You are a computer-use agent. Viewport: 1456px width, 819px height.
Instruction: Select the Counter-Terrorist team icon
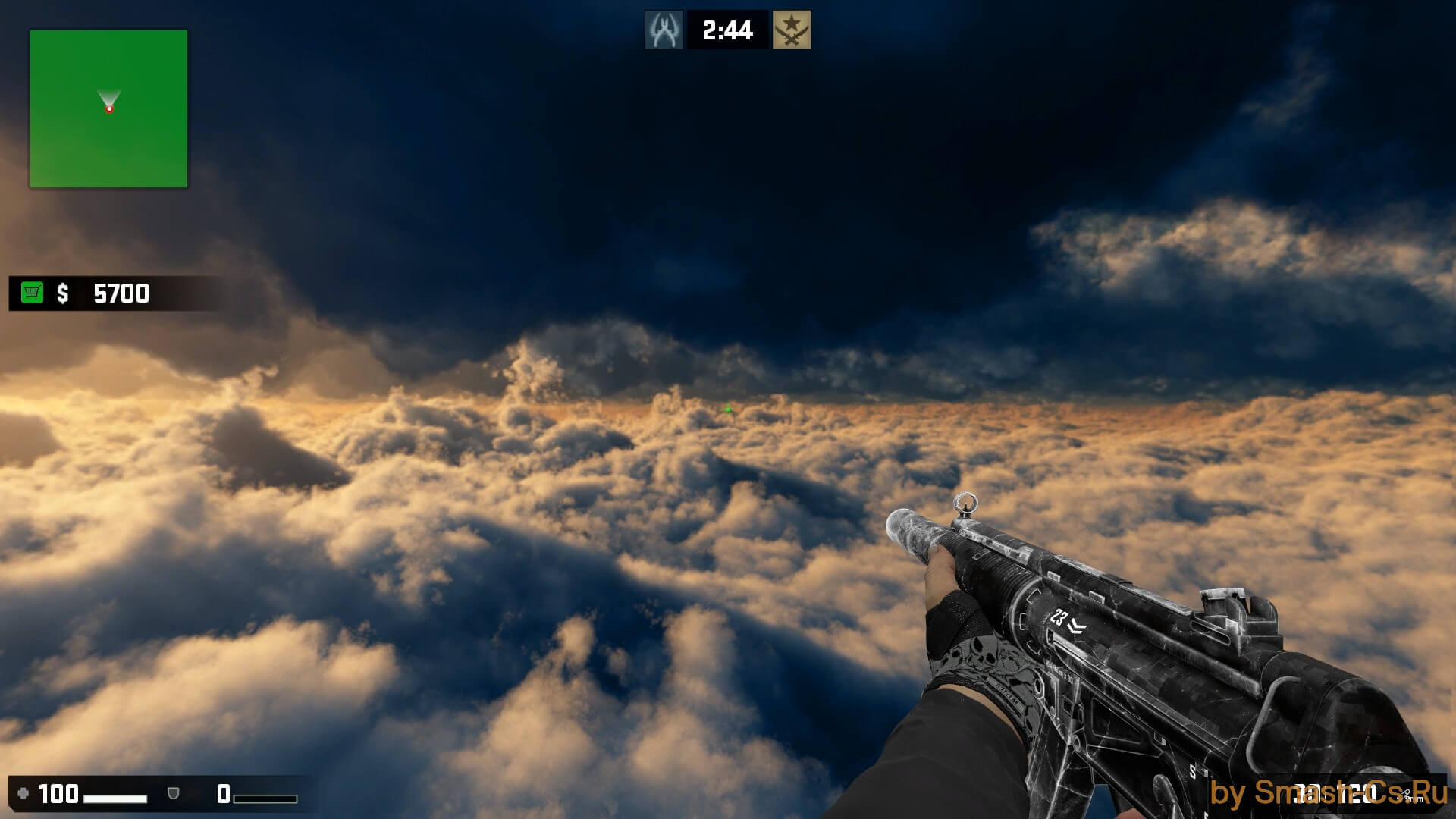click(x=664, y=30)
